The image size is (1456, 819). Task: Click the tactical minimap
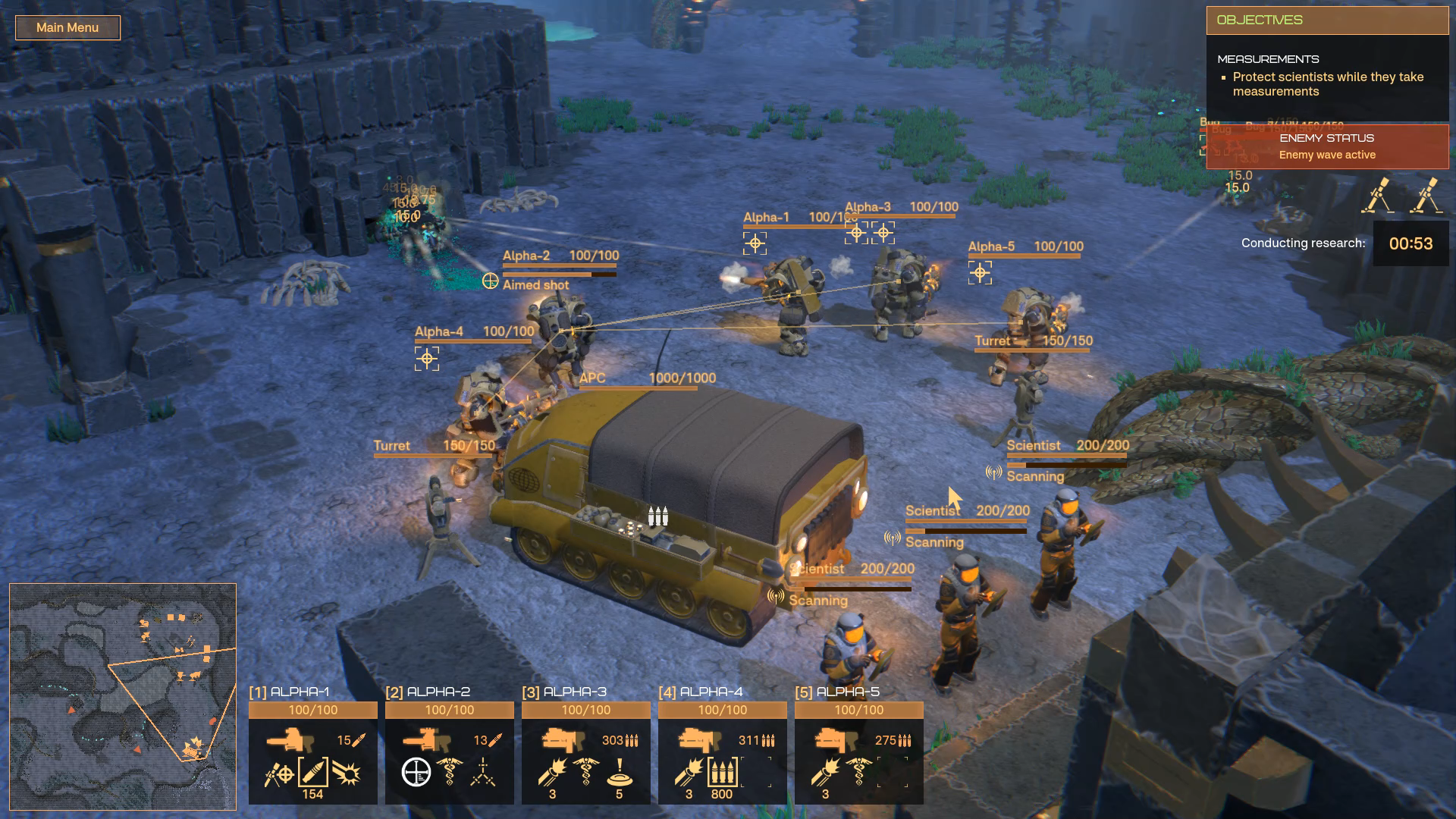[x=123, y=696]
